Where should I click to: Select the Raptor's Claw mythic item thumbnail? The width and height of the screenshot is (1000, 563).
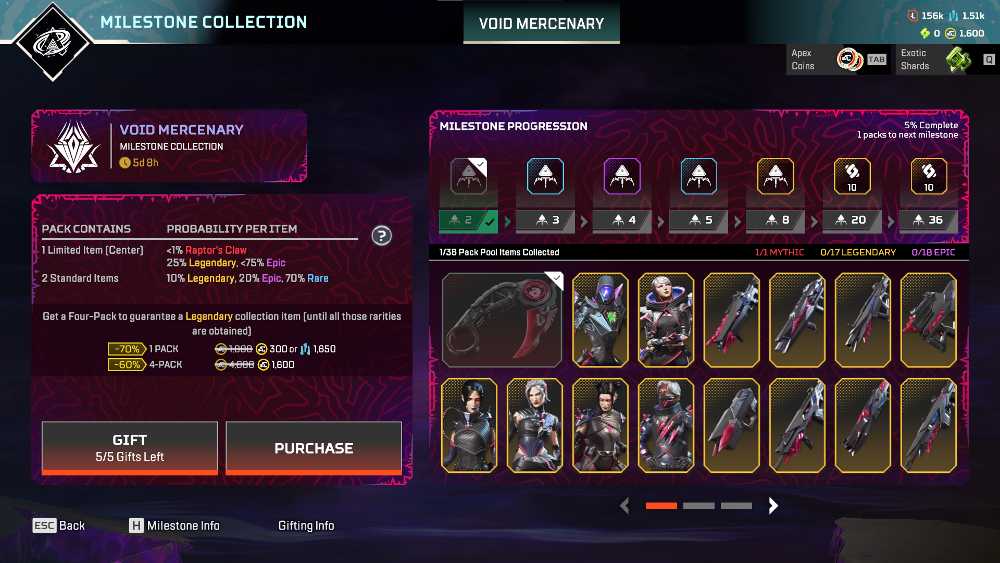click(503, 318)
